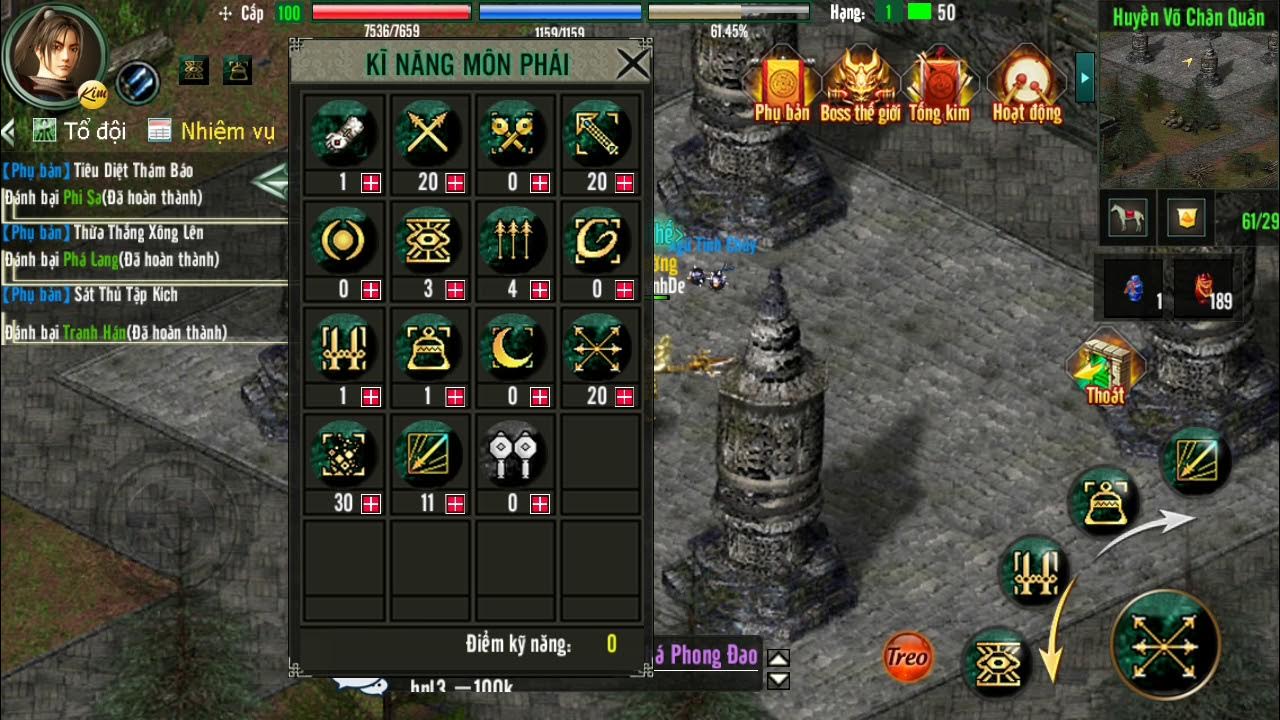Screen dimensions: 1280x720
Task: Open the character portrait
Action: click(50, 52)
